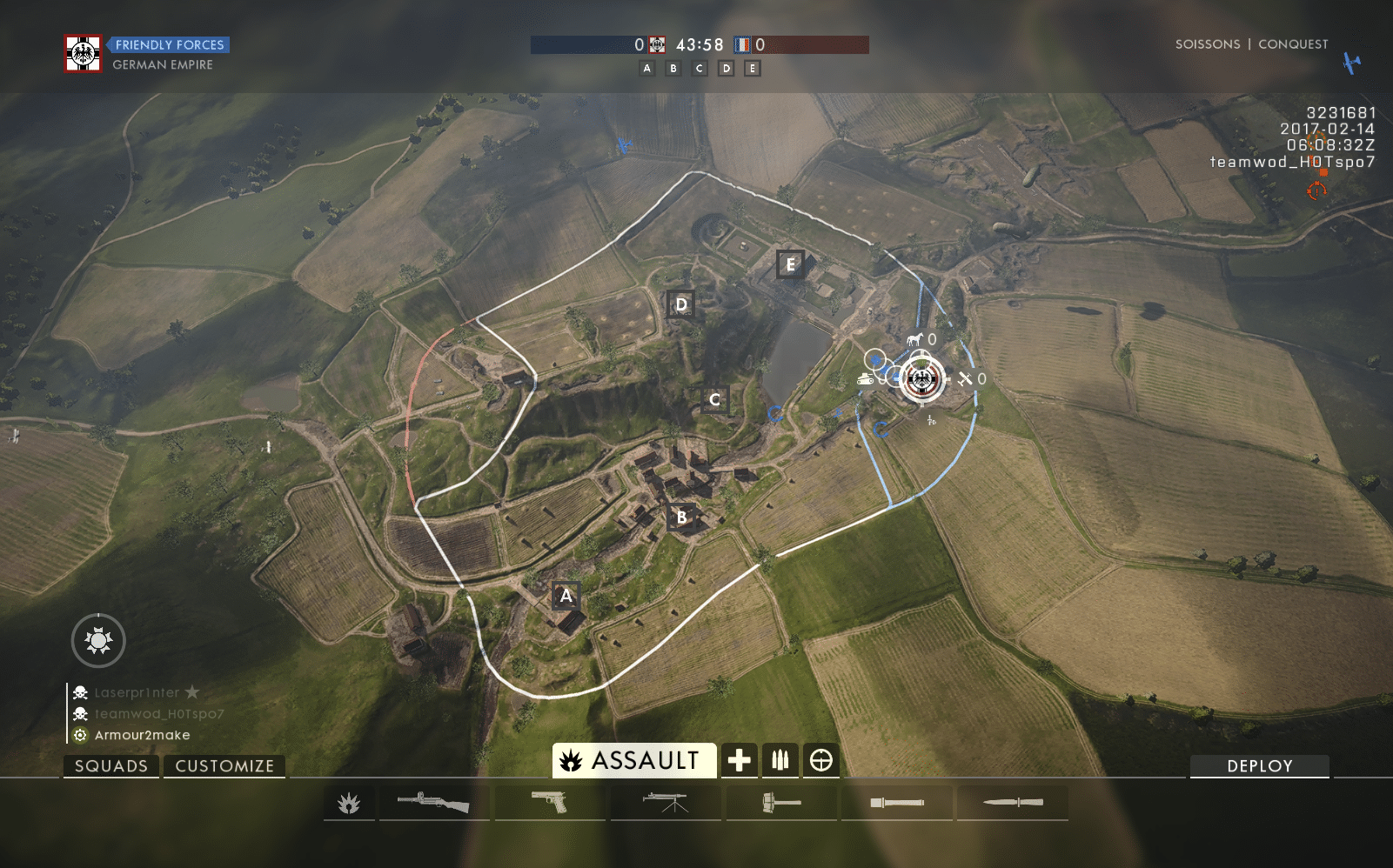Switch to the Medic cross class

coord(740,760)
